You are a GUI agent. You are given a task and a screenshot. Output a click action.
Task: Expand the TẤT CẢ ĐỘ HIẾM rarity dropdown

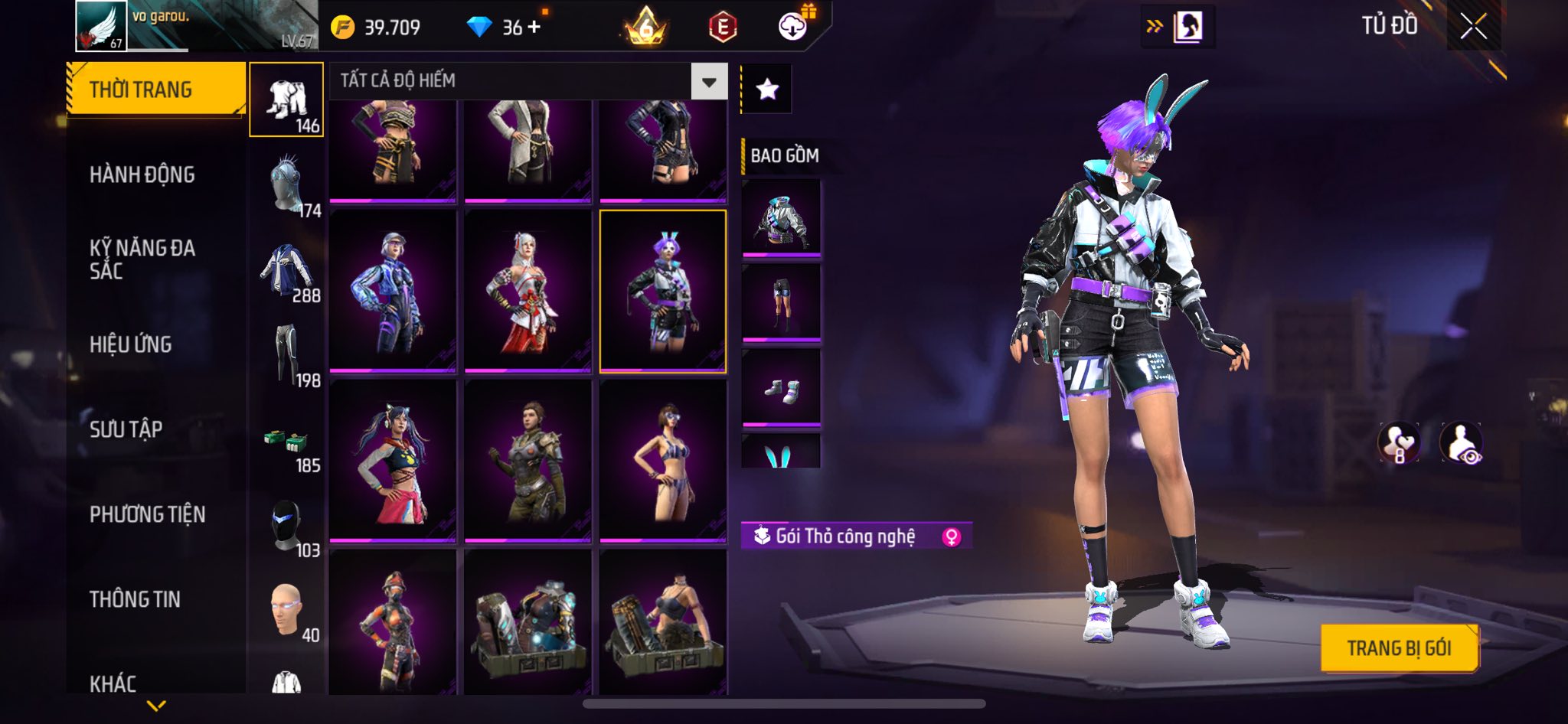[709, 81]
